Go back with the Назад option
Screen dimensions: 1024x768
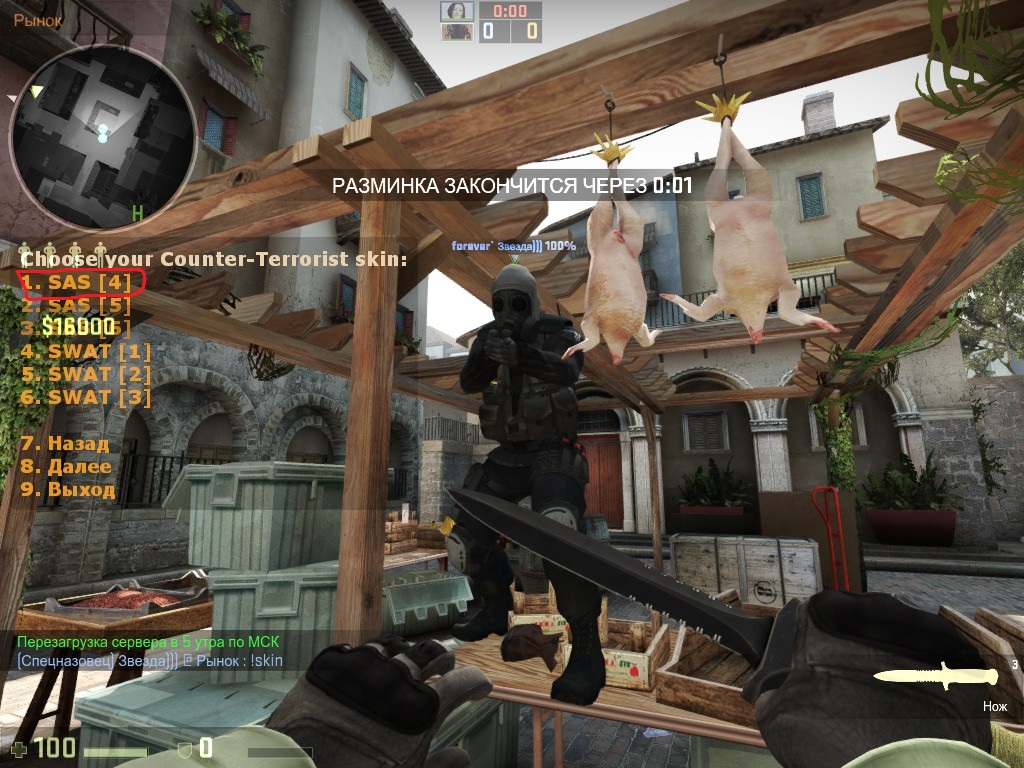tap(65, 443)
